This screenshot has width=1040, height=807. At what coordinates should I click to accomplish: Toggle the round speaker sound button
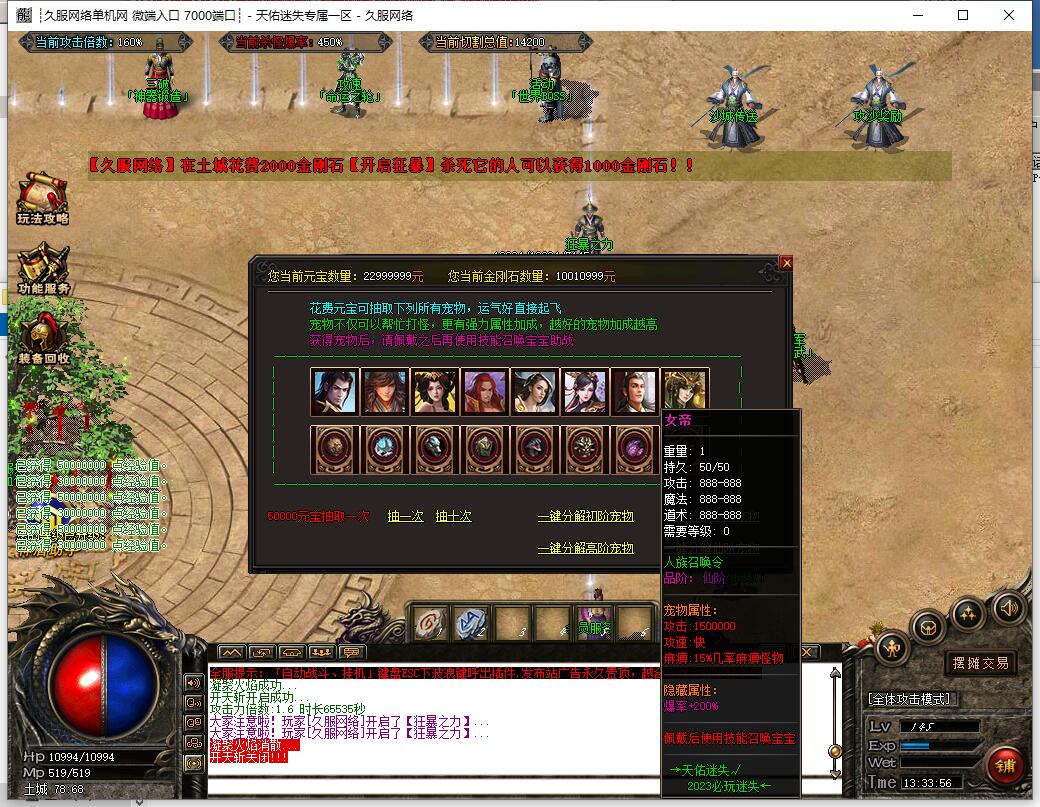point(1008,607)
